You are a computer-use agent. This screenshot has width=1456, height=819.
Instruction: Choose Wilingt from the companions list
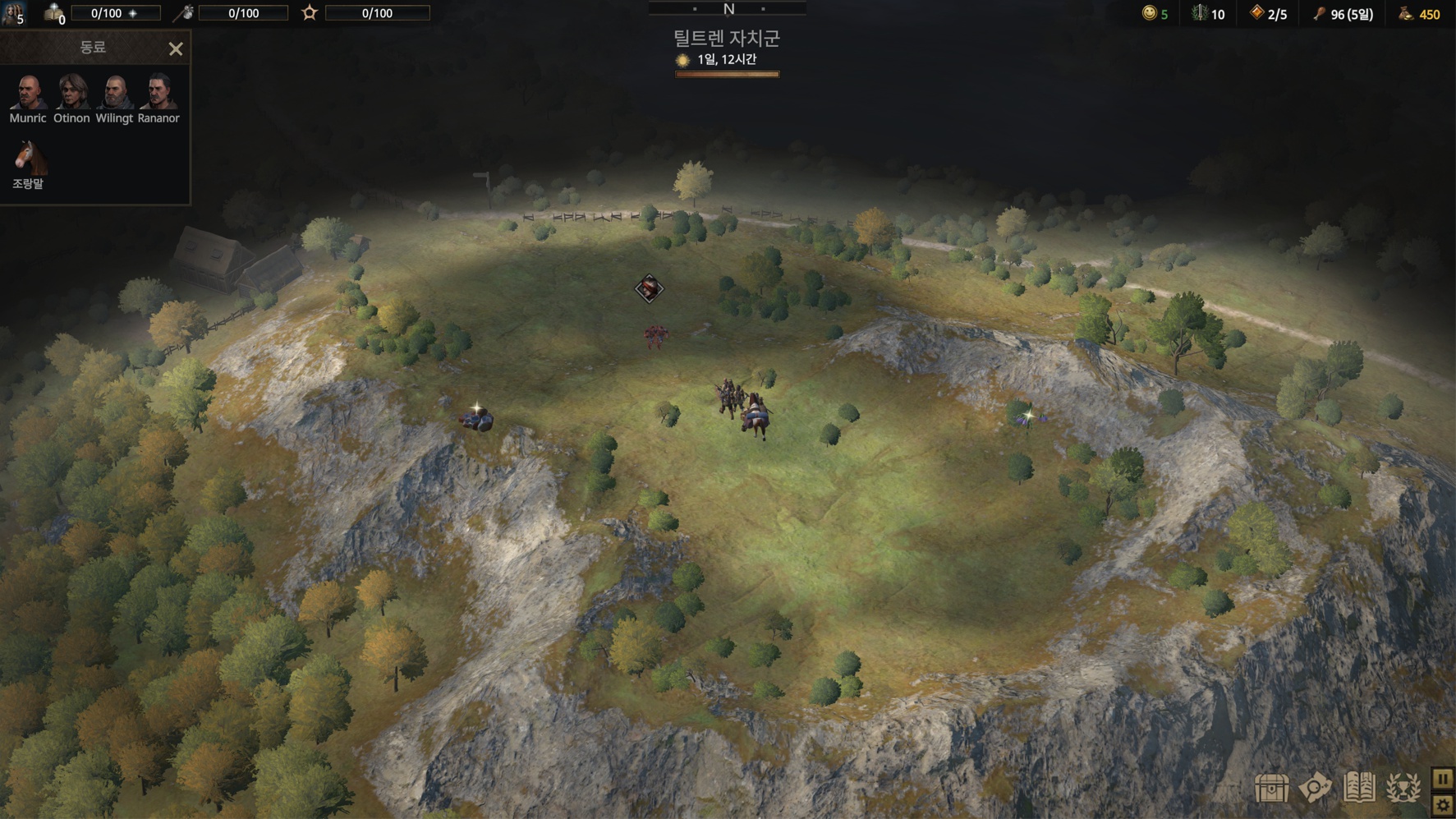tap(115, 92)
